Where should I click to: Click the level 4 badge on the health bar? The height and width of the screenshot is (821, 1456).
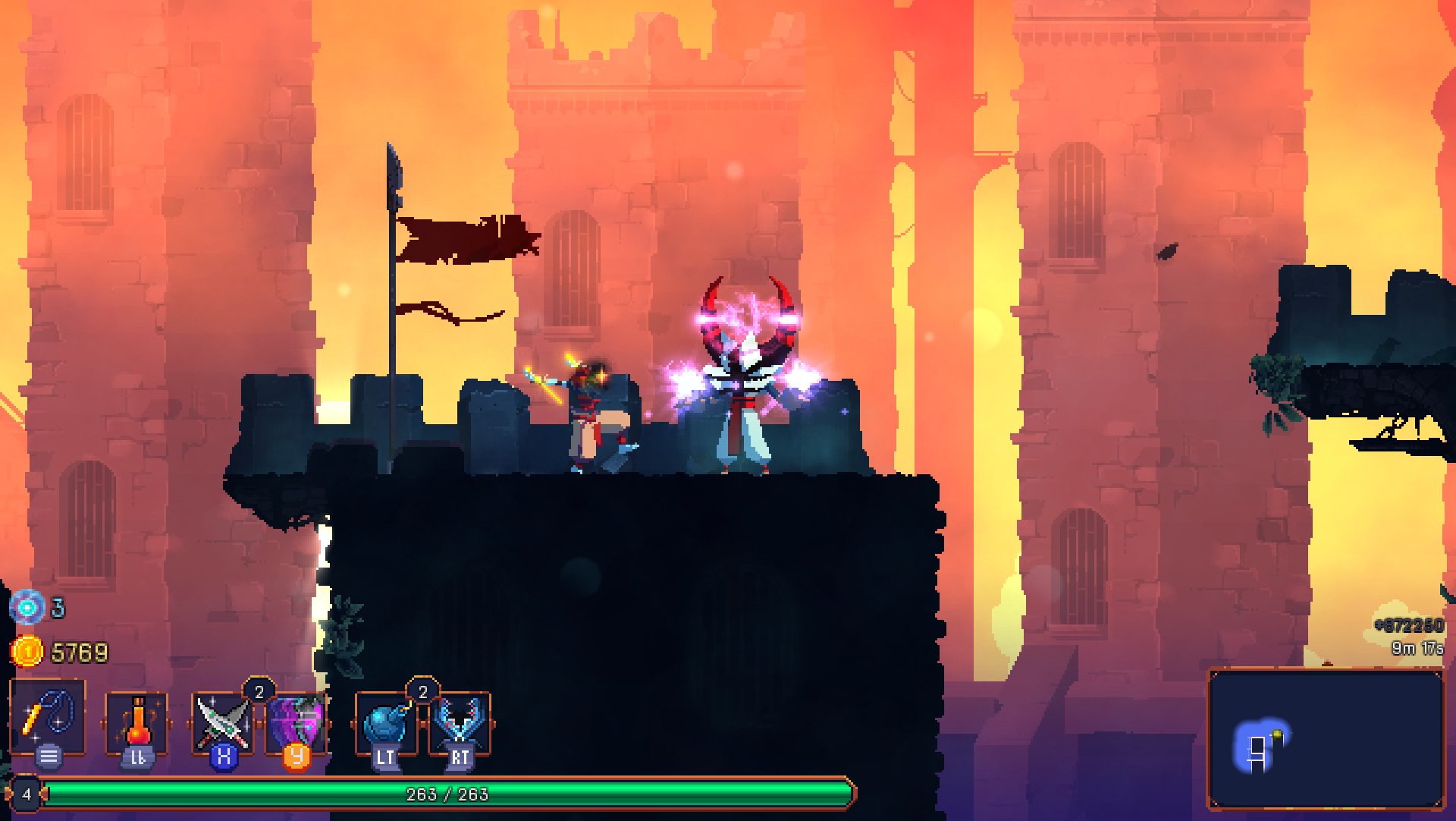click(x=27, y=795)
